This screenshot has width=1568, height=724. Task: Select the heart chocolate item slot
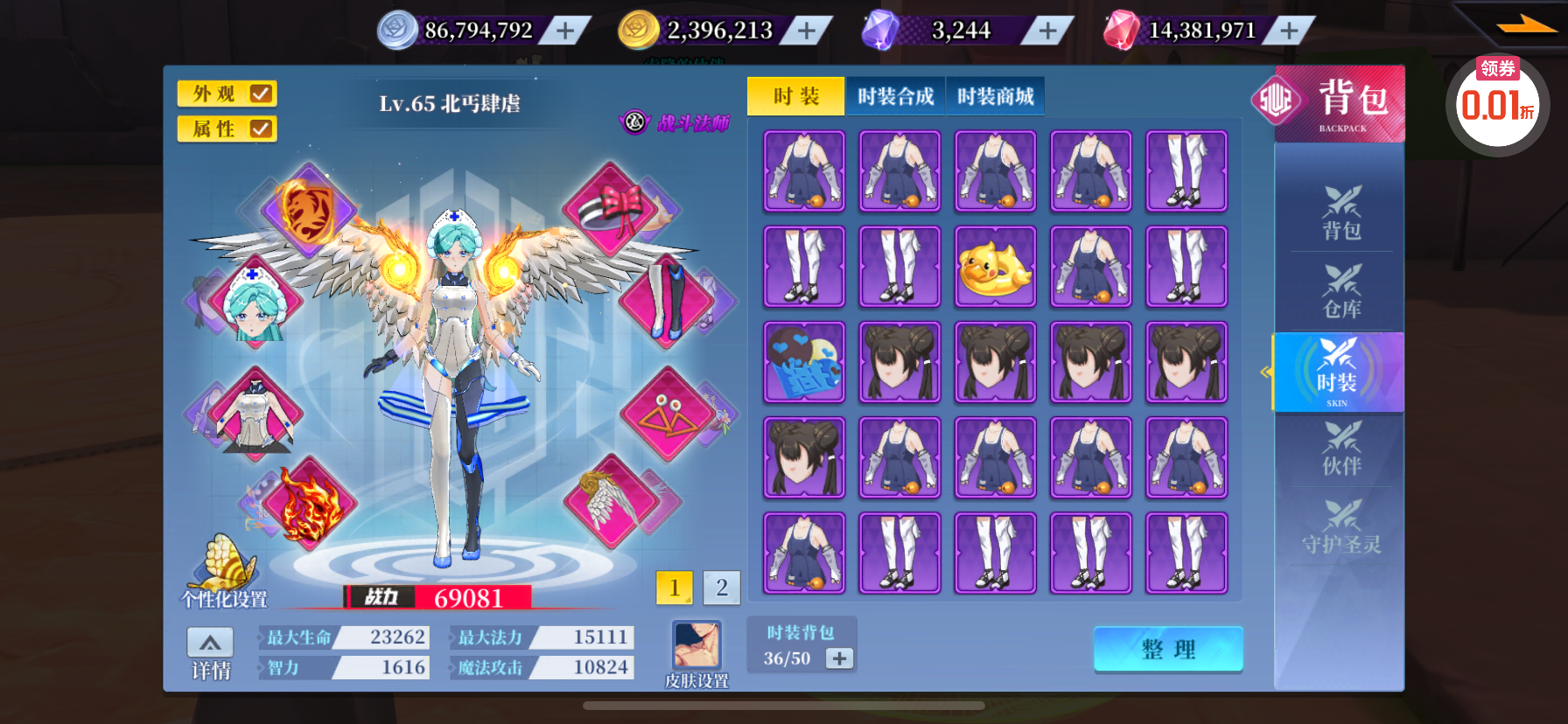point(804,362)
